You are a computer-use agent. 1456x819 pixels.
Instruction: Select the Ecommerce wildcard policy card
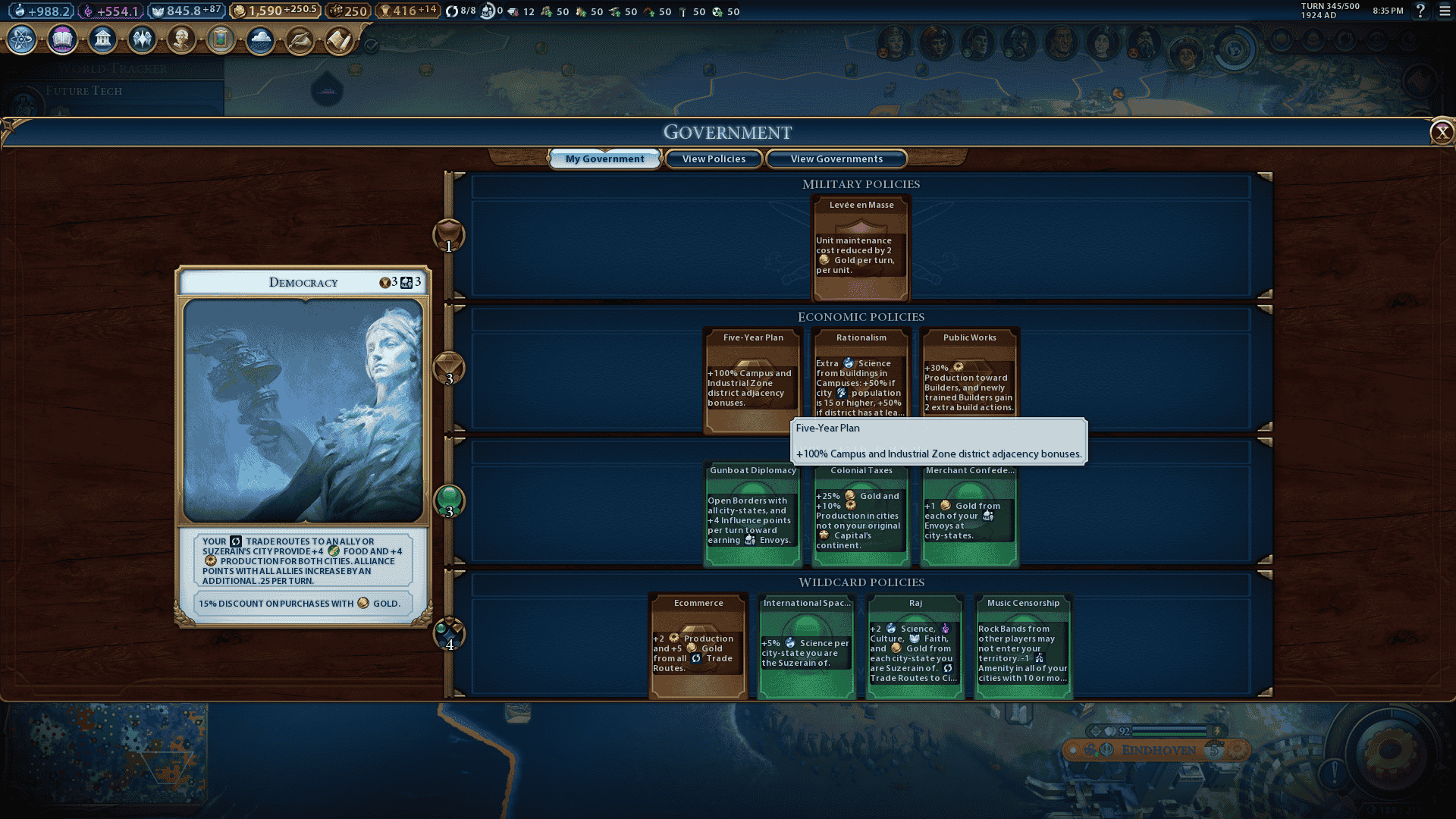click(x=698, y=646)
